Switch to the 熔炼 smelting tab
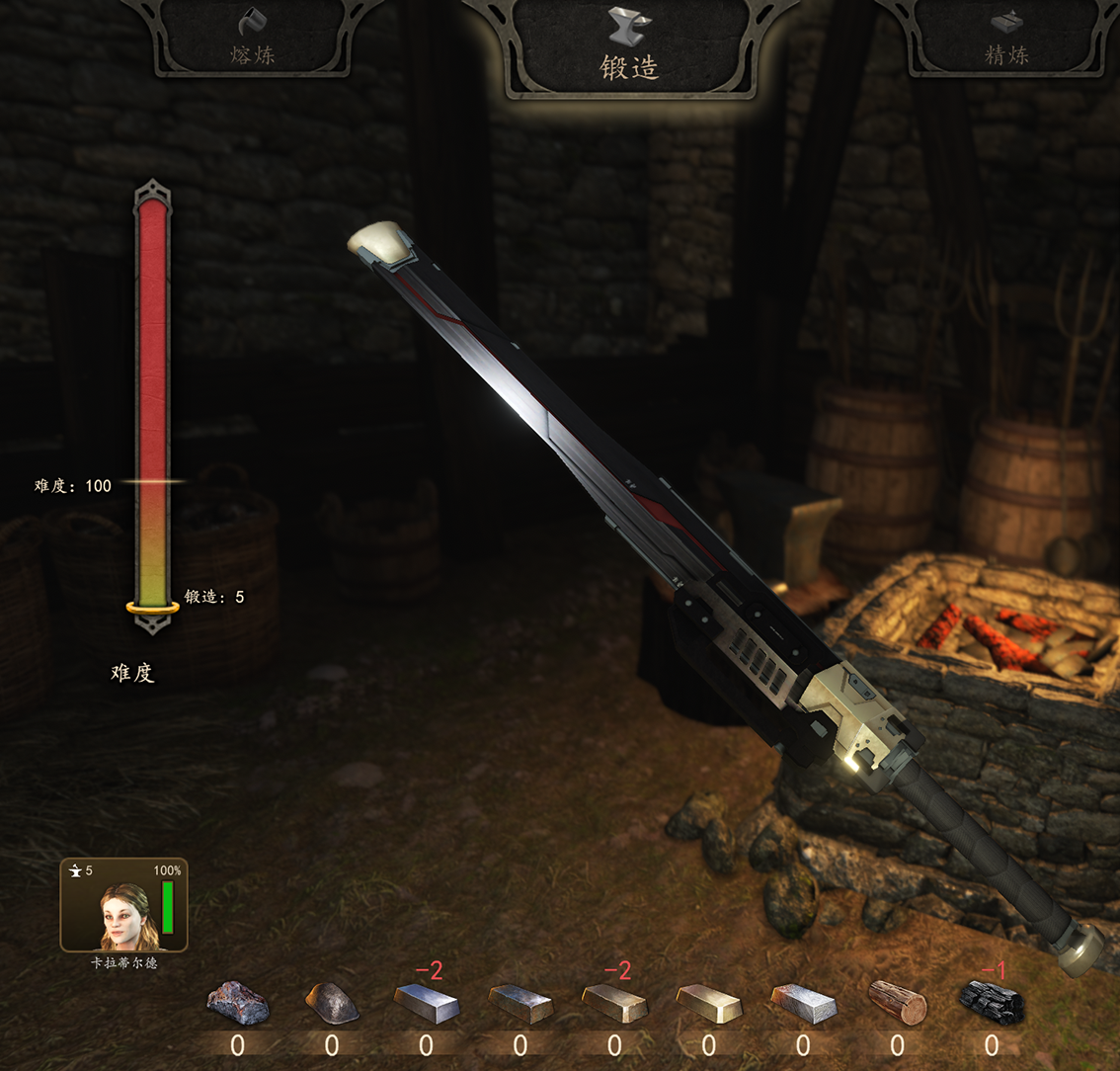Viewport: 1120px width, 1071px height. click(253, 40)
